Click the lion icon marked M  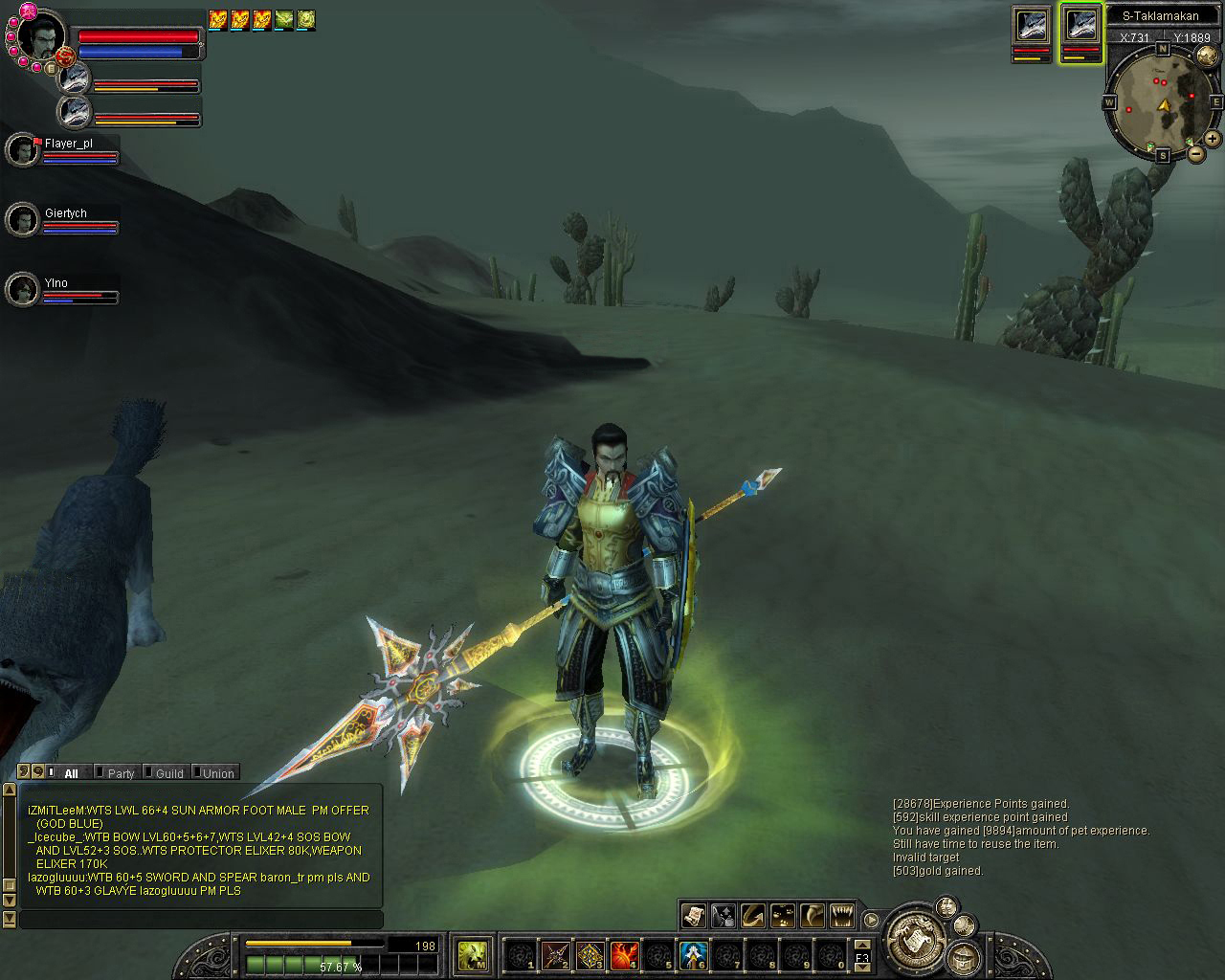point(473,955)
